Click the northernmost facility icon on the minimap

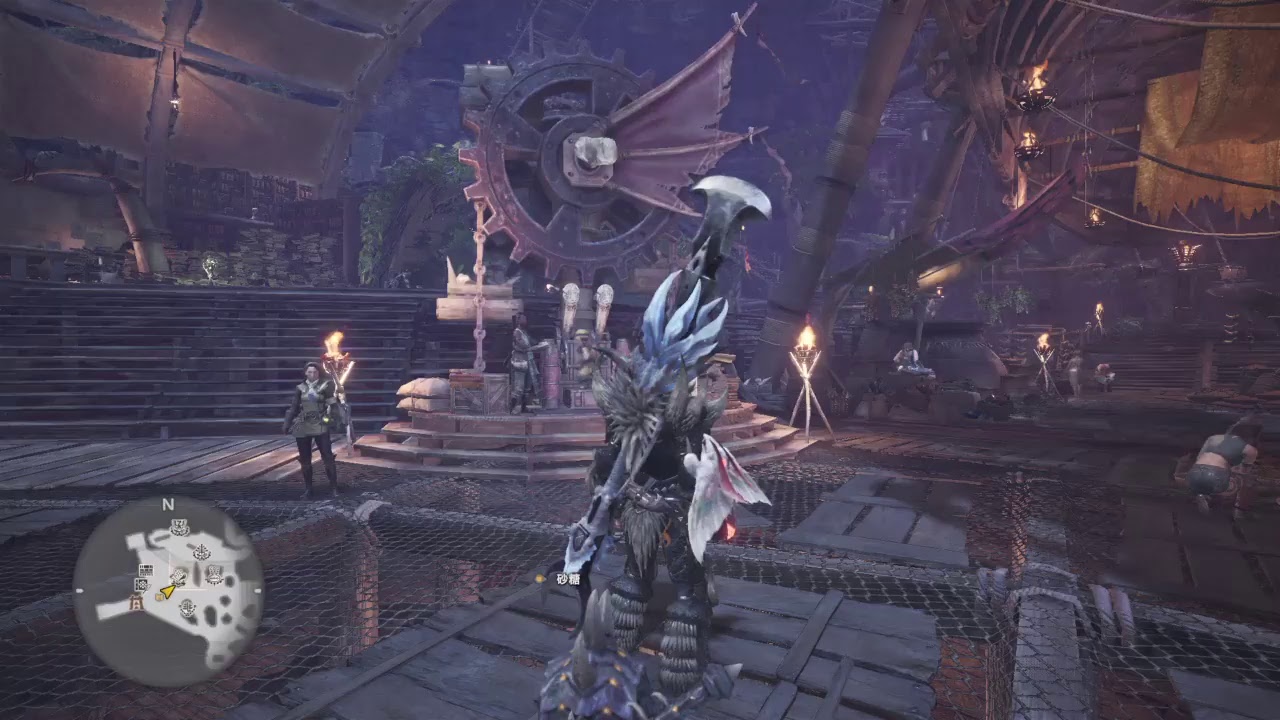tap(179, 527)
